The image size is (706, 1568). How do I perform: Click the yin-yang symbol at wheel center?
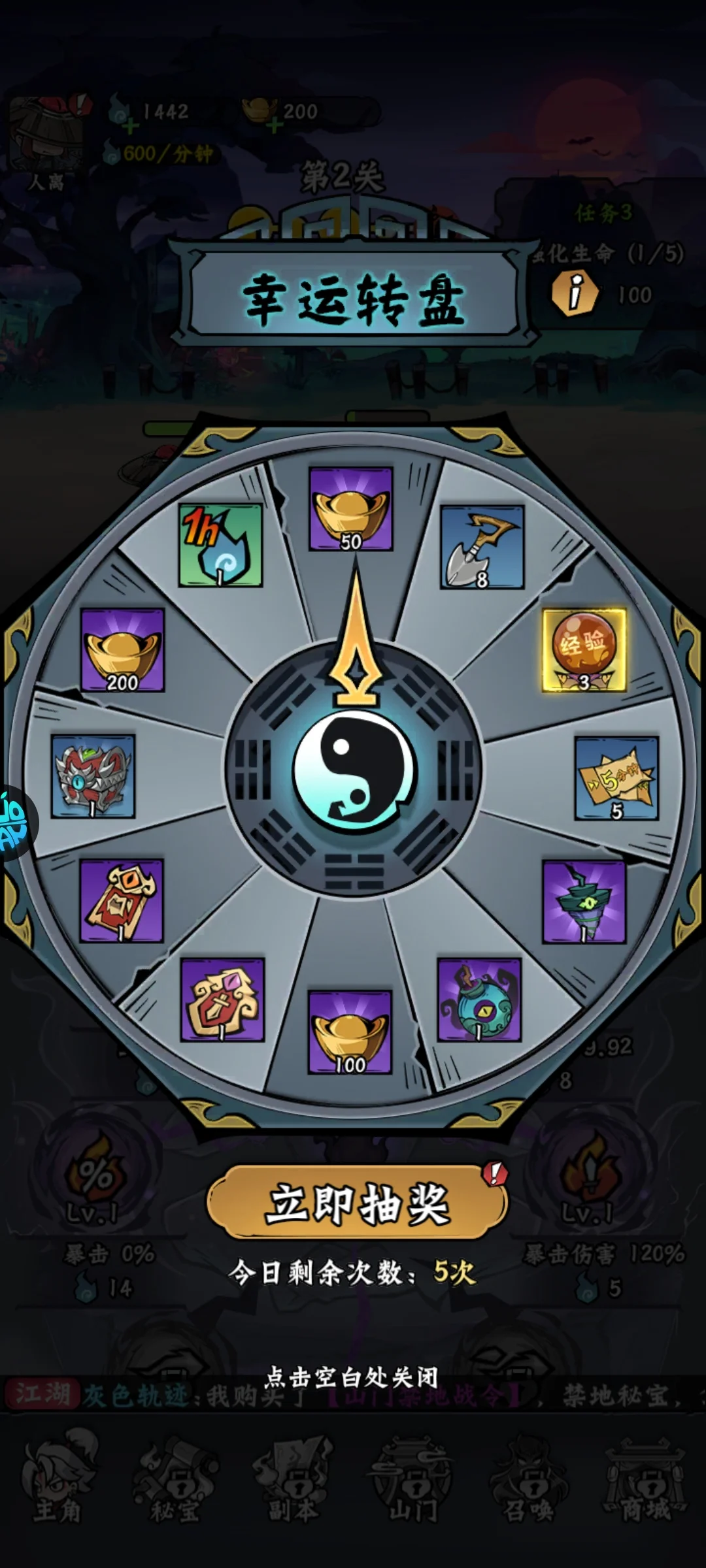tap(354, 771)
